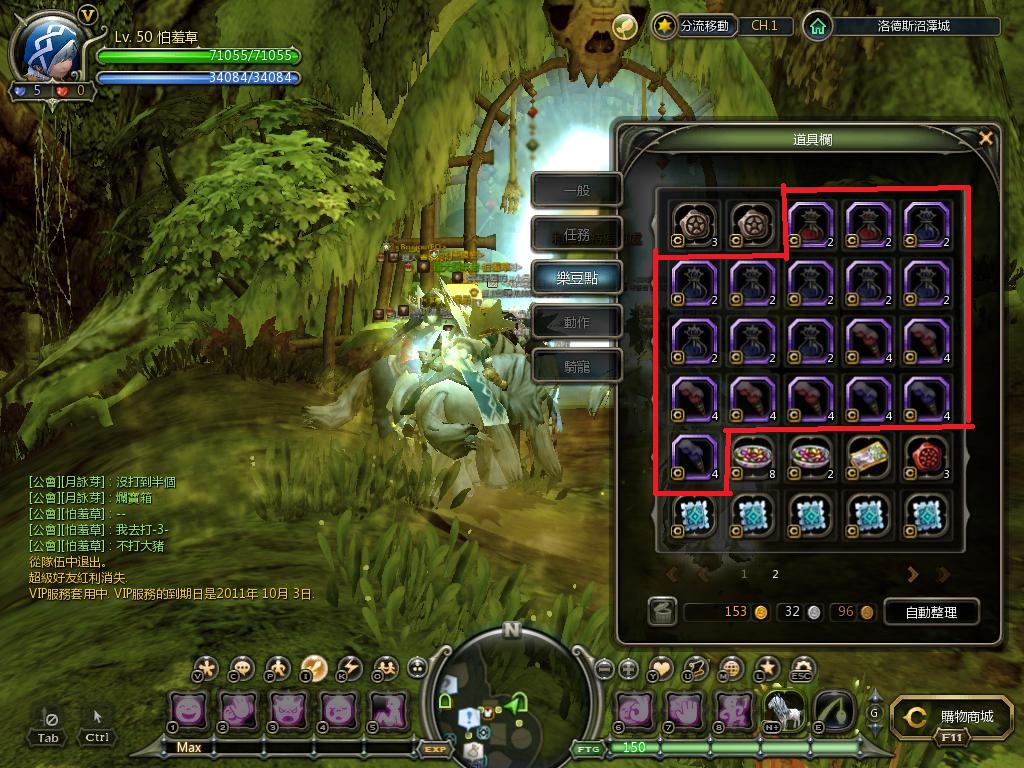Switch to the 一般 inventory tab
This screenshot has width=1024, height=768.
coord(577,190)
